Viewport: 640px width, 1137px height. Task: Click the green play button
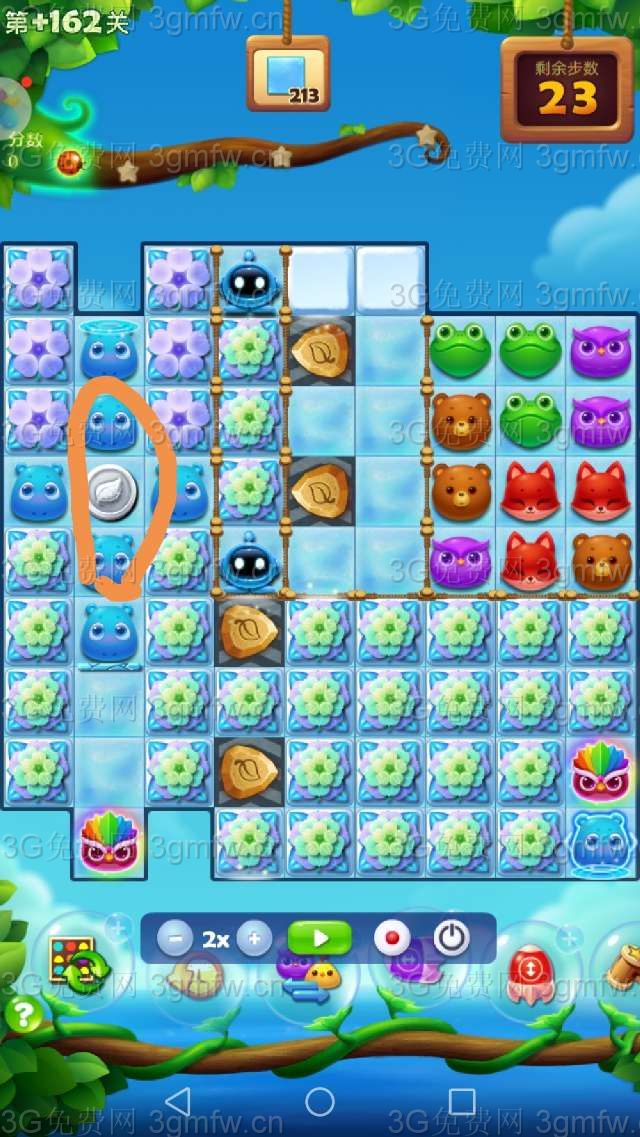(x=320, y=939)
